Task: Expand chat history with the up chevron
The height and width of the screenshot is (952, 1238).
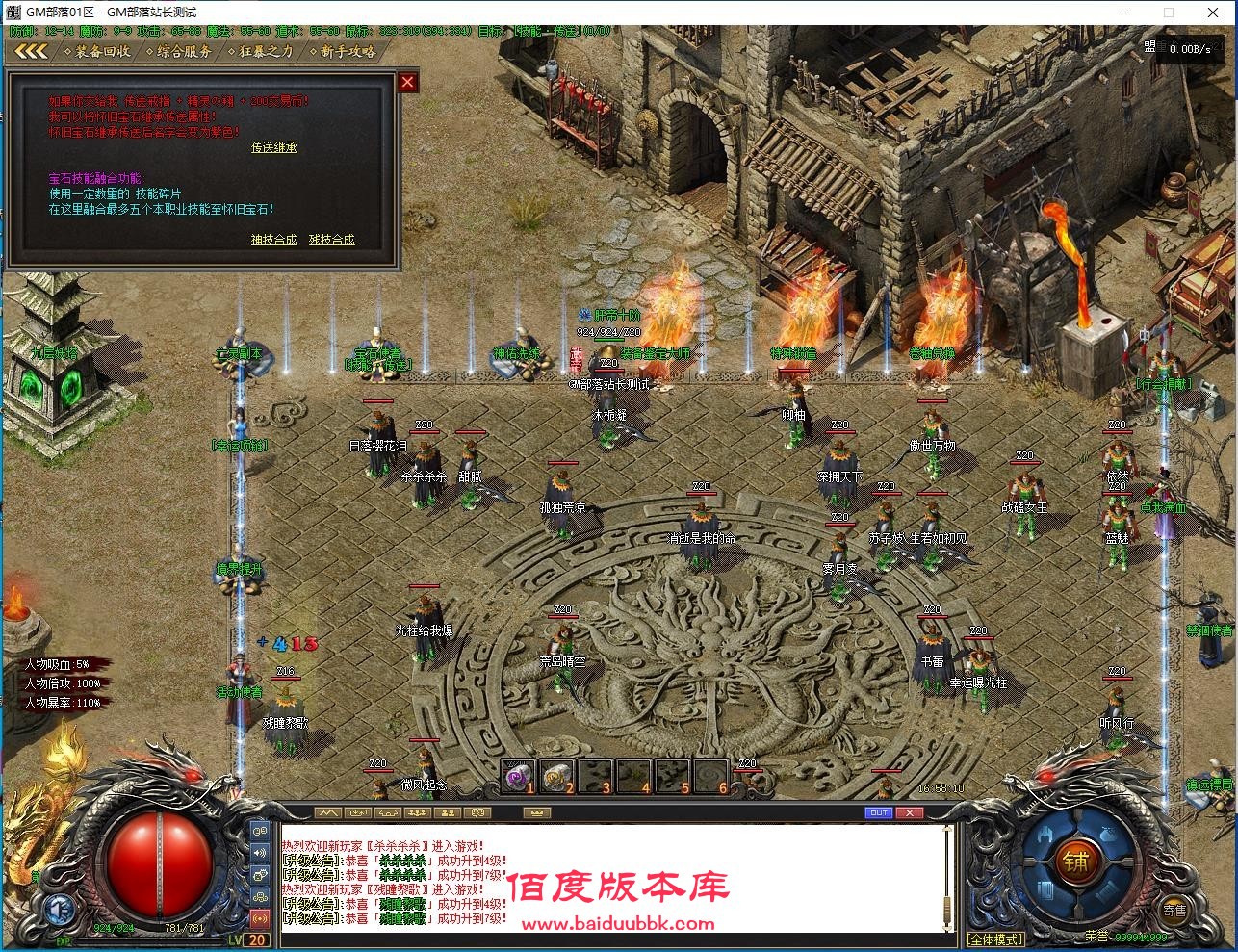Action: coord(326,811)
